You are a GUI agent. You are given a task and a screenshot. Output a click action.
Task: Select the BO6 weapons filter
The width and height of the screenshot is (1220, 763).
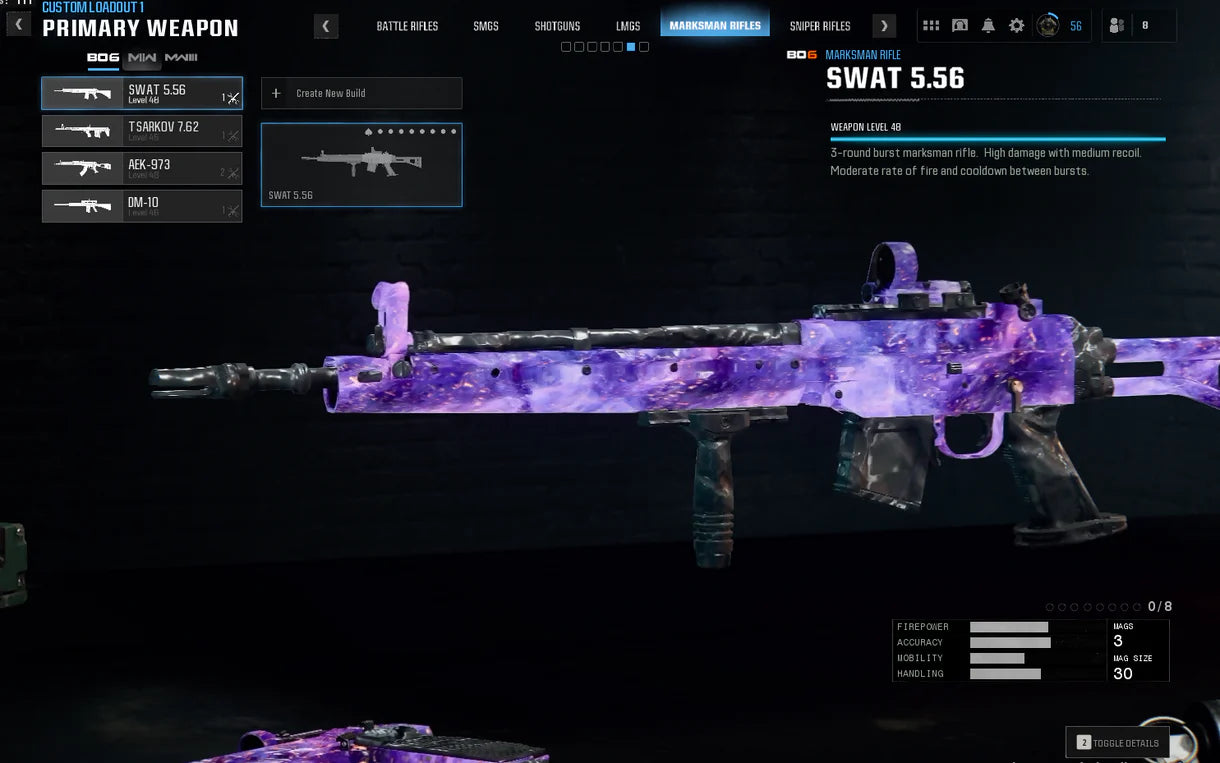pos(103,58)
